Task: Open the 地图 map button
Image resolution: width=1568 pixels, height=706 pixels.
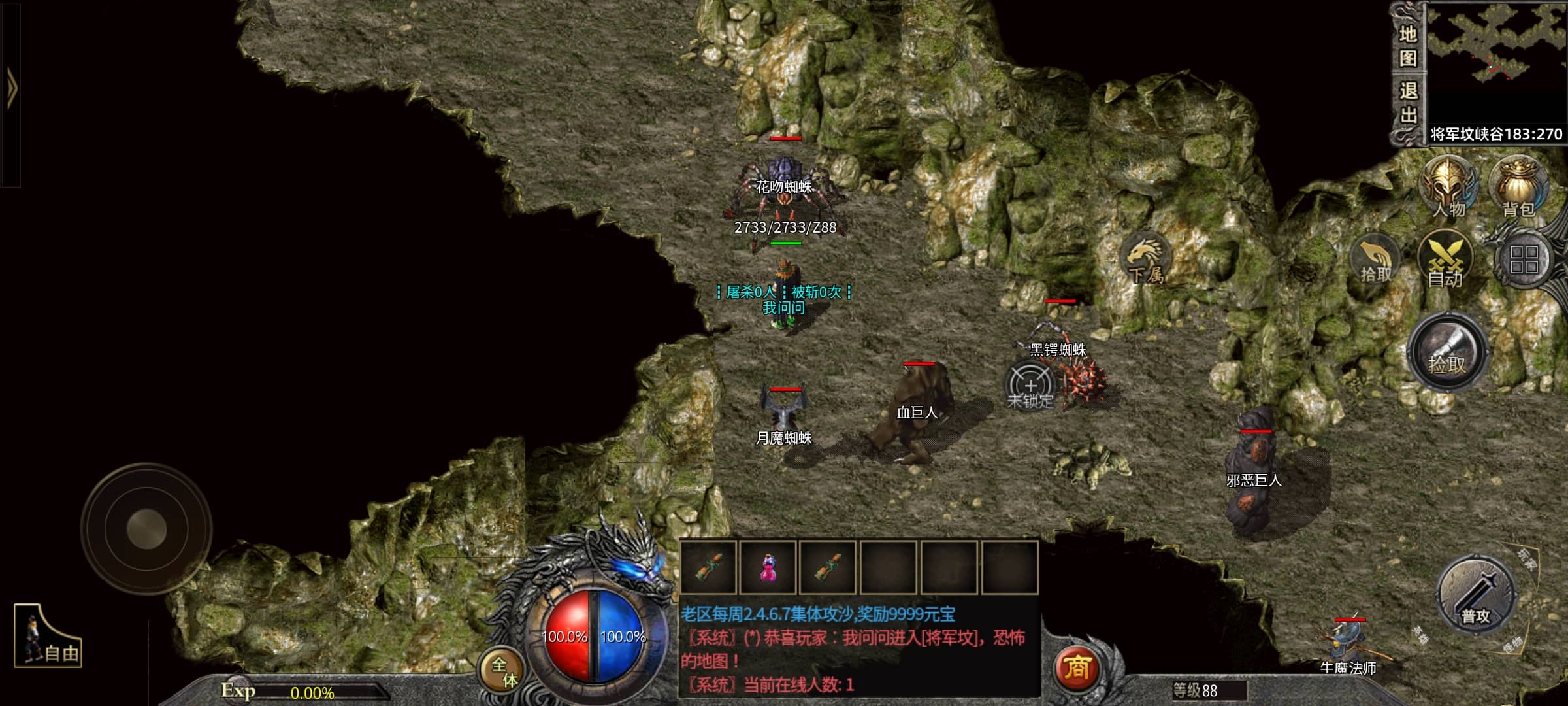Action: point(1408,46)
